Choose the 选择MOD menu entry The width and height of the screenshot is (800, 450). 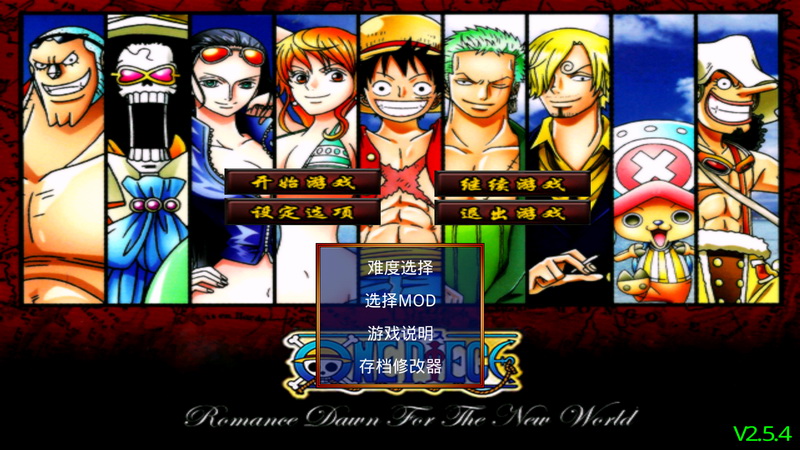pos(400,300)
